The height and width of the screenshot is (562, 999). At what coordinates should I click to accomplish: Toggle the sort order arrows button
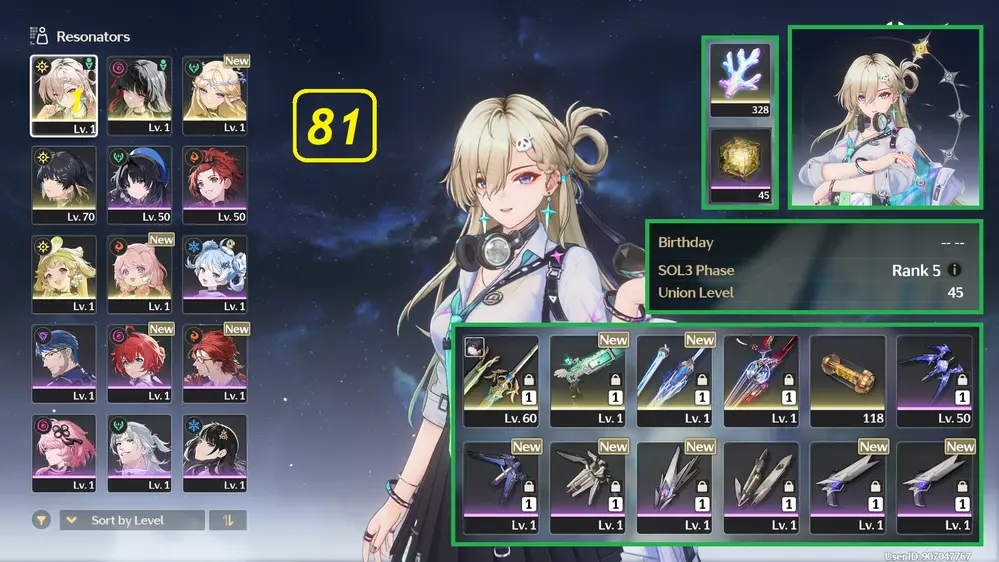pyautogui.click(x=228, y=520)
